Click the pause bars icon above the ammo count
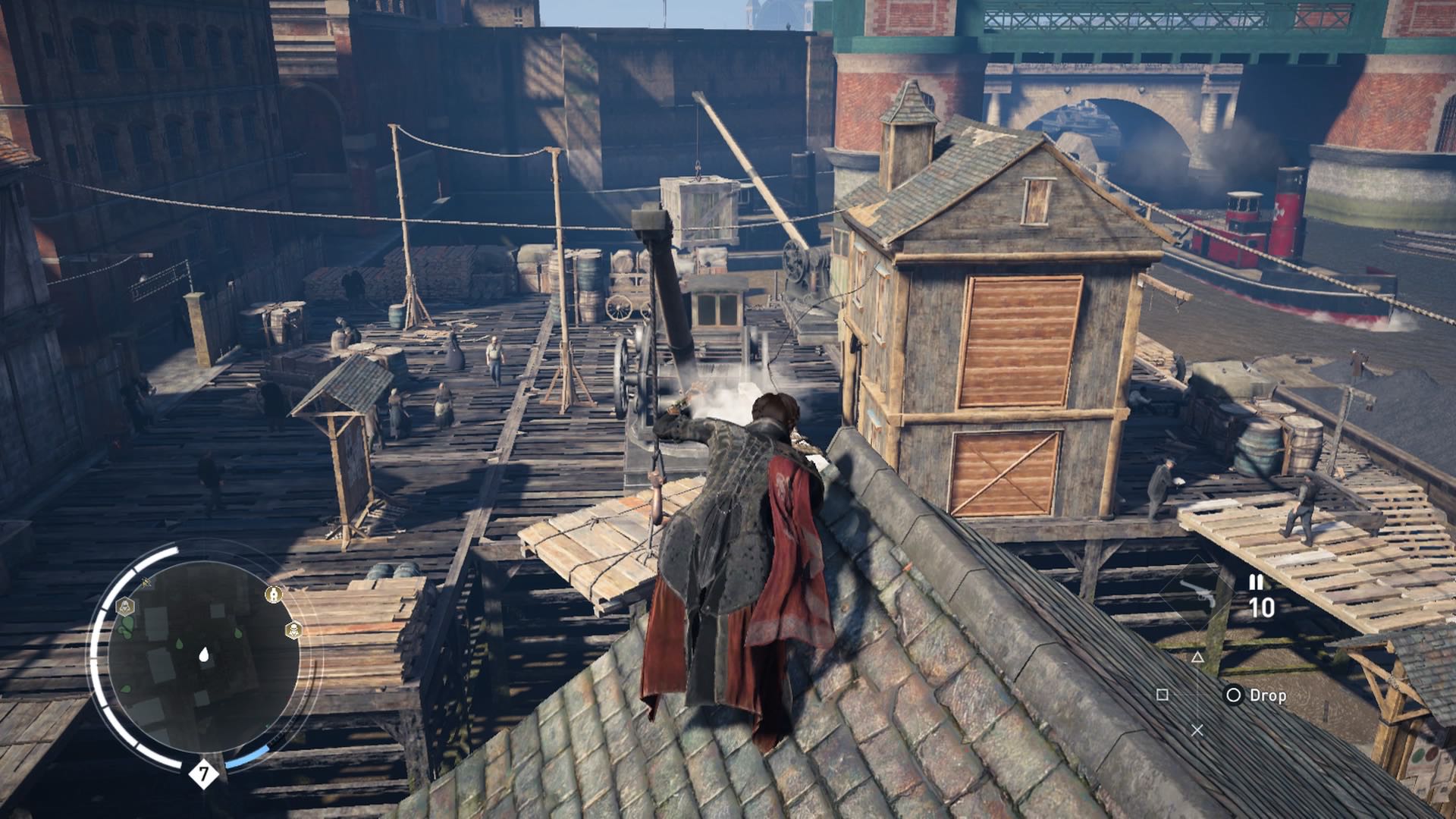This screenshot has width=1456, height=819. pyautogui.click(x=1257, y=582)
